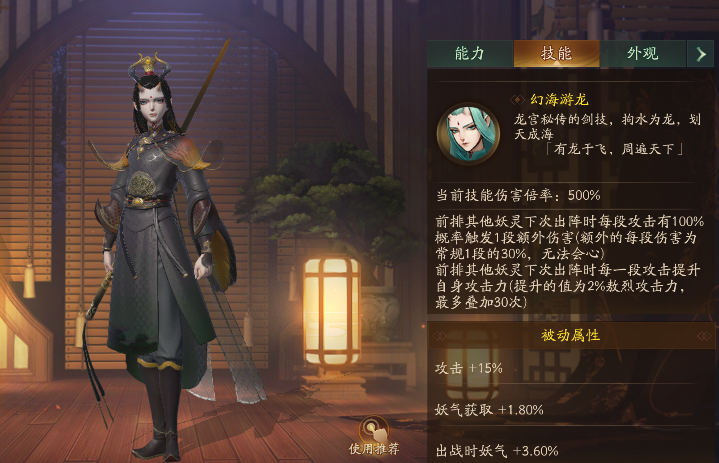Switch to the 能力 tab
This screenshot has height=463, width=719.
pyautogui.click(x=469, y=54)
